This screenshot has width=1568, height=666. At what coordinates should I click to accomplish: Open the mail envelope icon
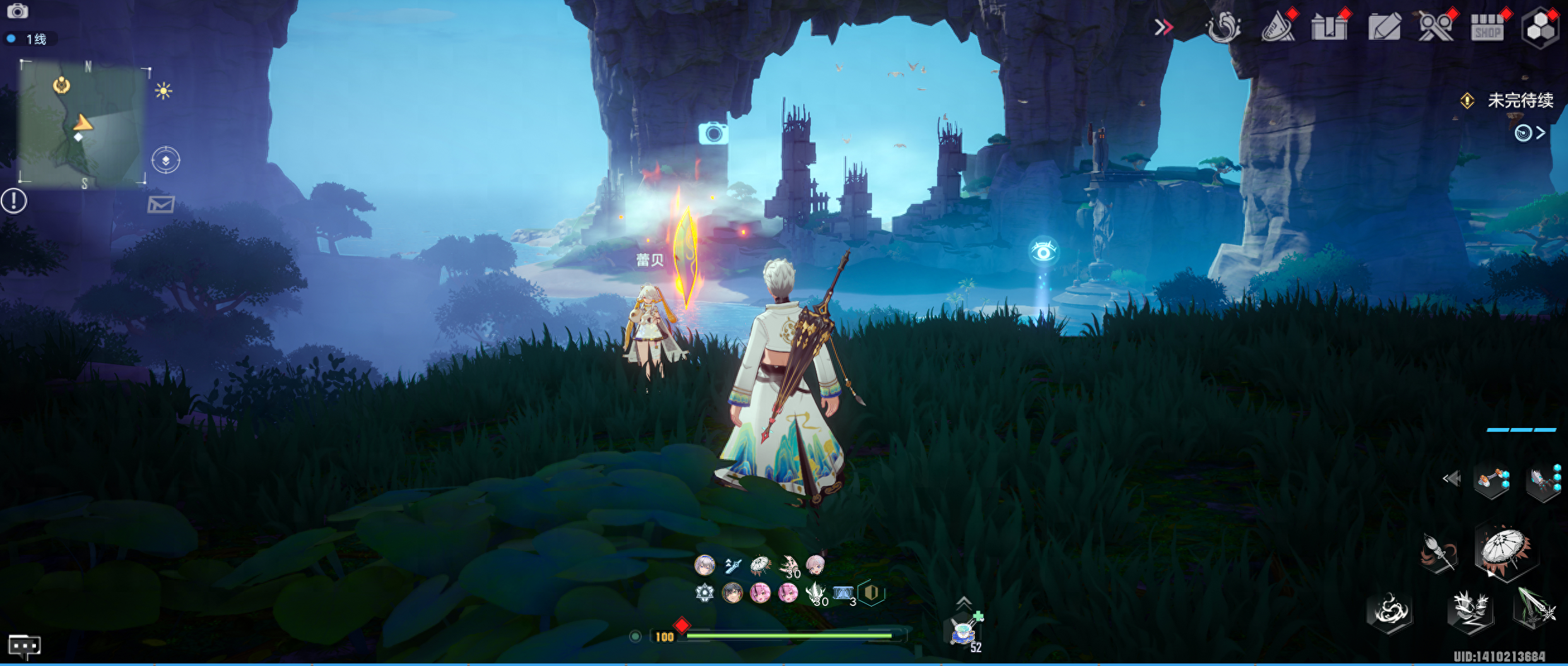161,205
